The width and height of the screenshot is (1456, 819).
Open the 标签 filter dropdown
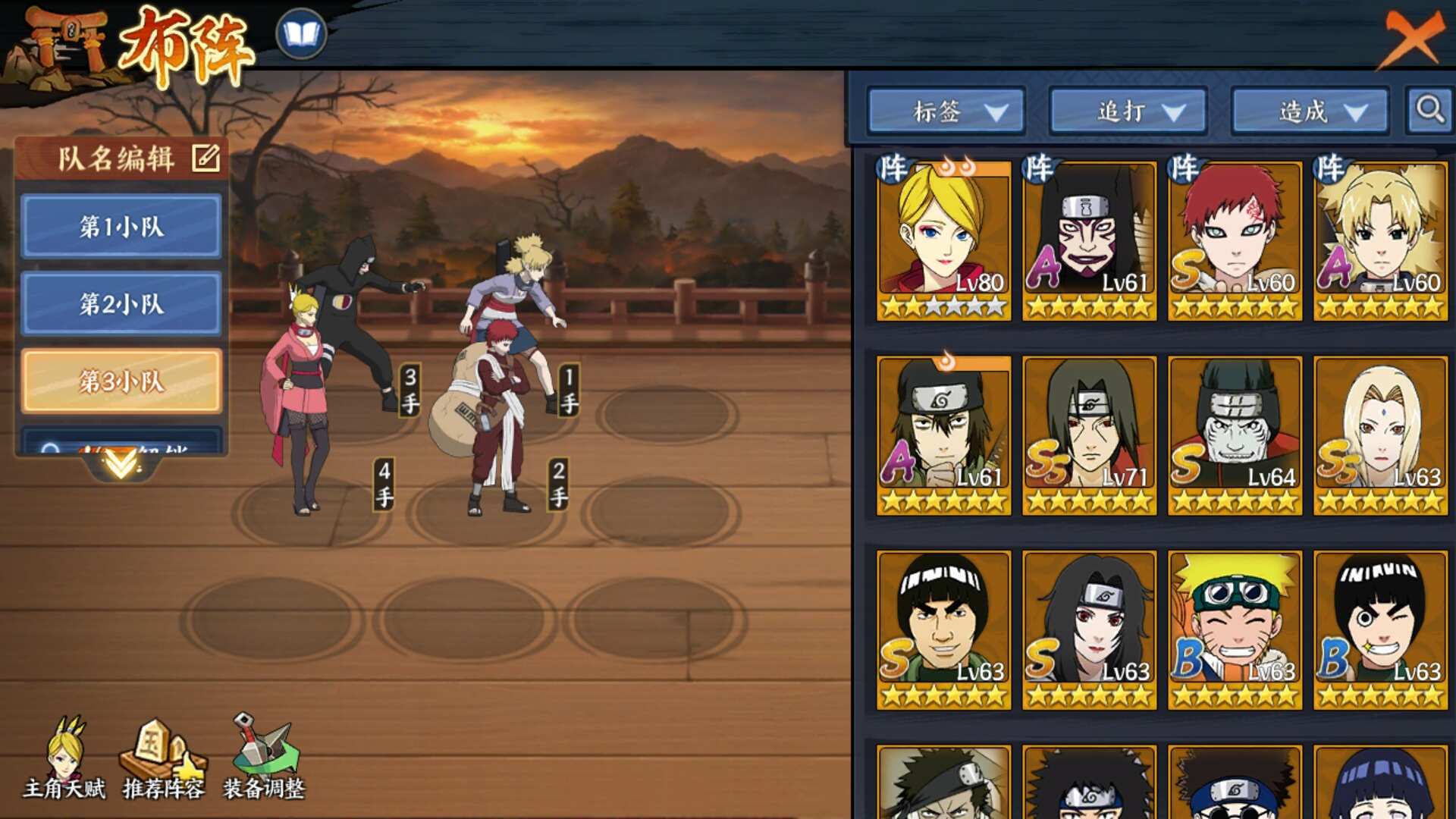tap(946, 111)
